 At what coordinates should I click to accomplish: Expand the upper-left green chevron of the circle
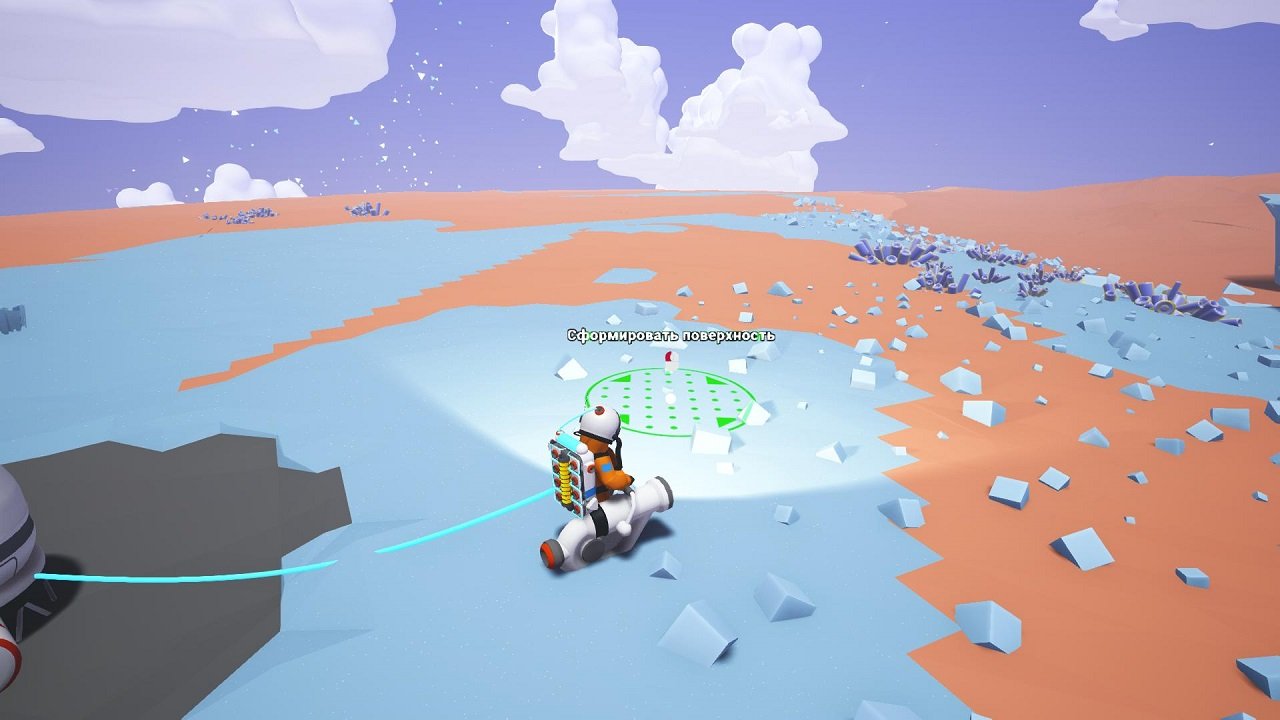click(x=623, y=379)
